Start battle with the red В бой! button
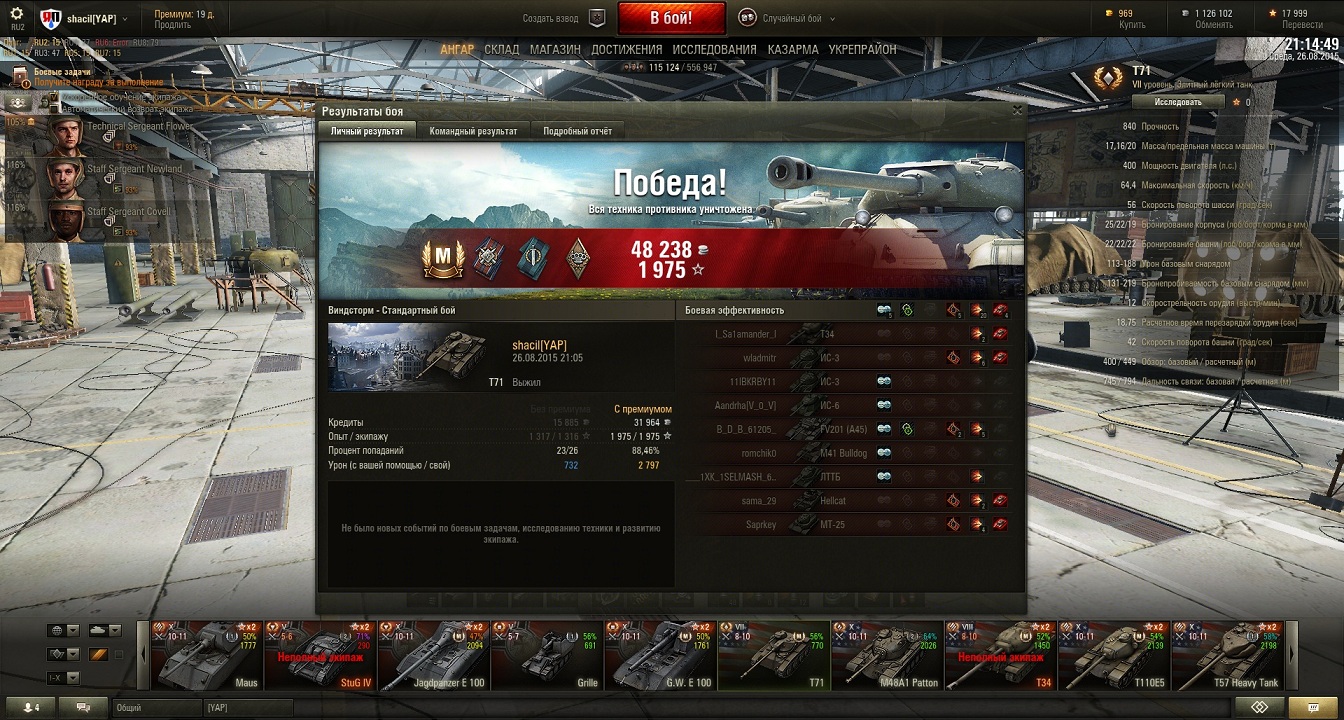1344x720 pixels. [670, 18]
